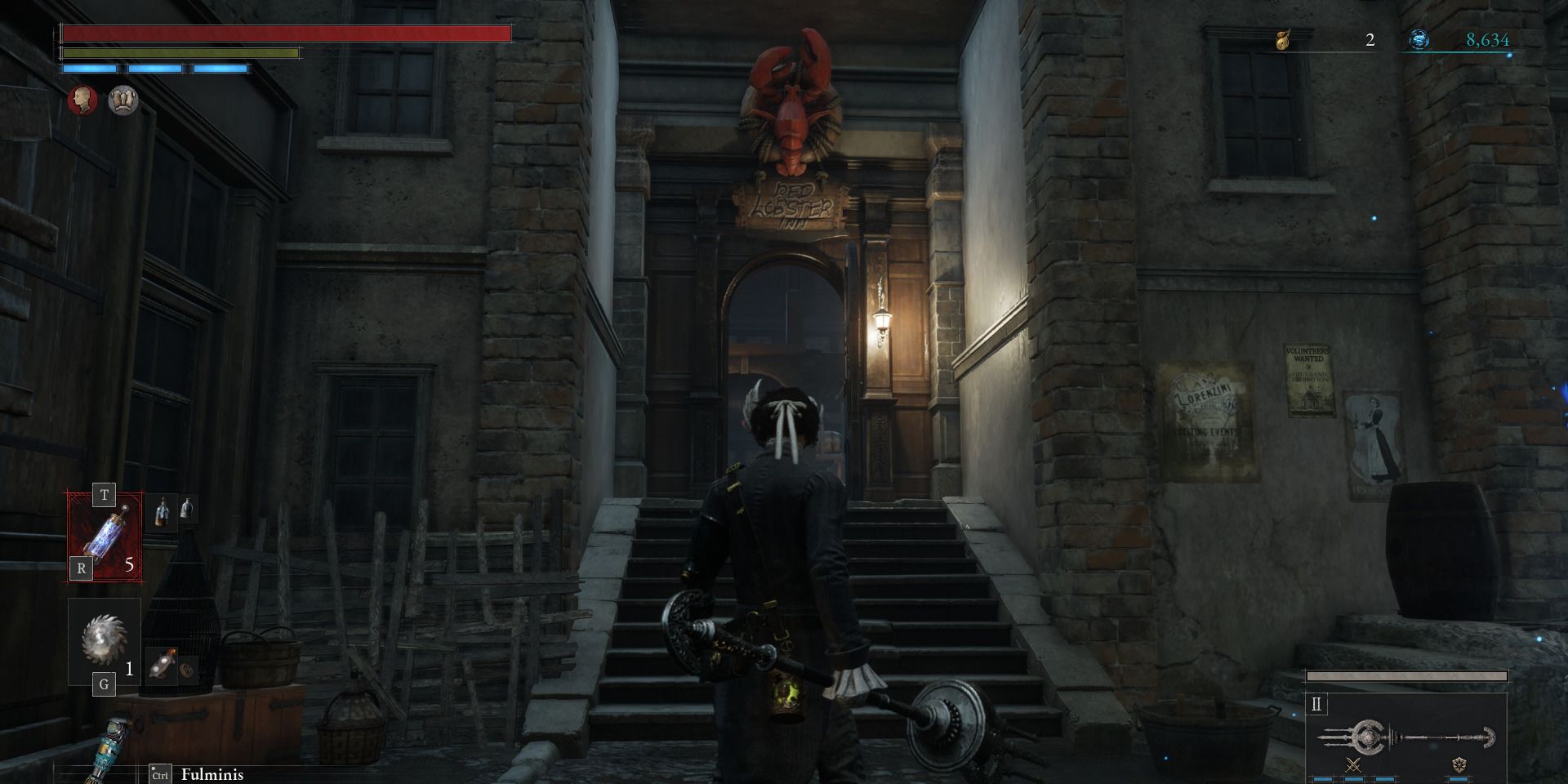This screenshot has height=784, width=1568.
Task: Toggle the G key item slot indicator
Action: point(104,684)
